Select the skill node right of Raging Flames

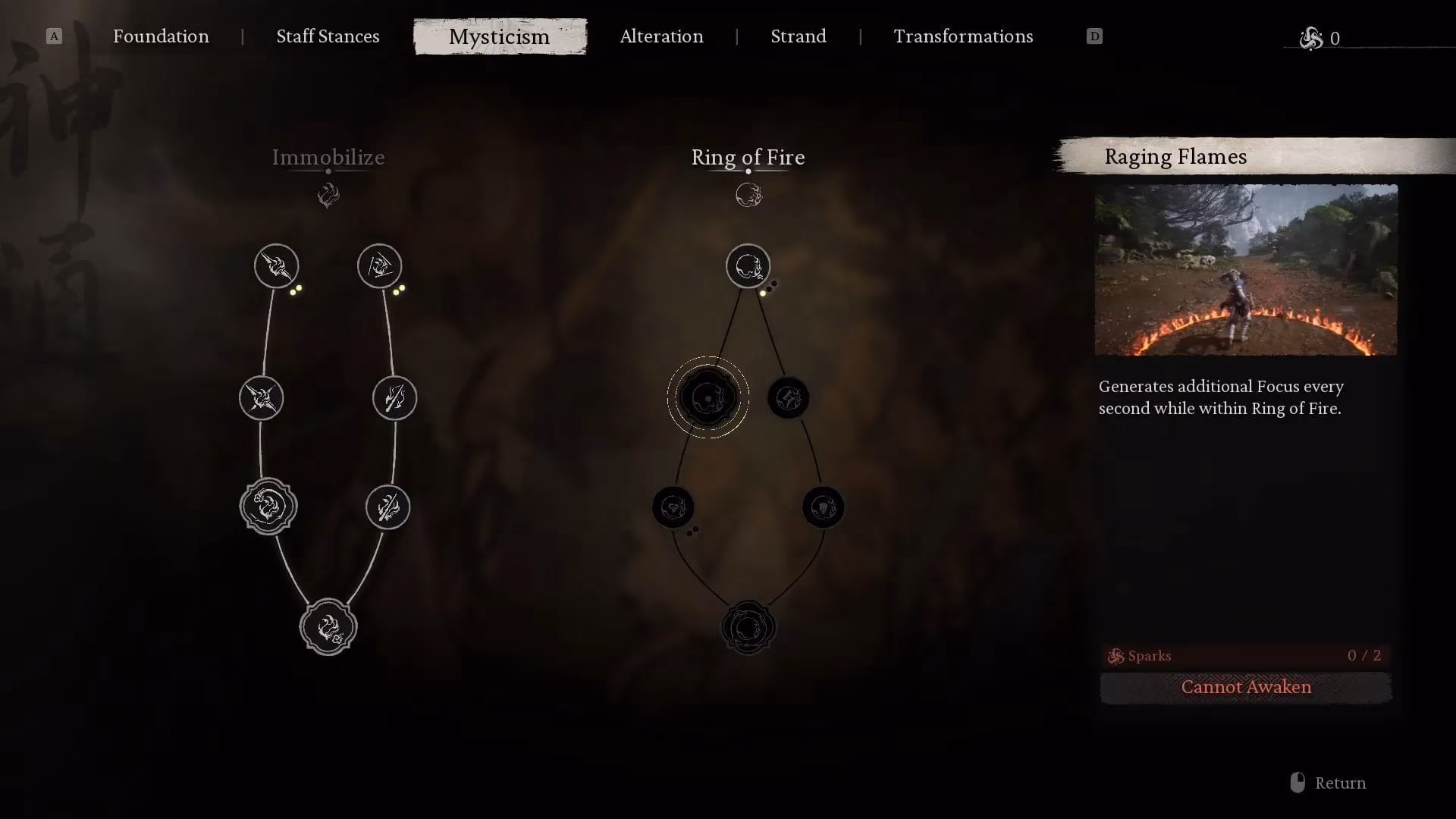click(x=788, y=397)
